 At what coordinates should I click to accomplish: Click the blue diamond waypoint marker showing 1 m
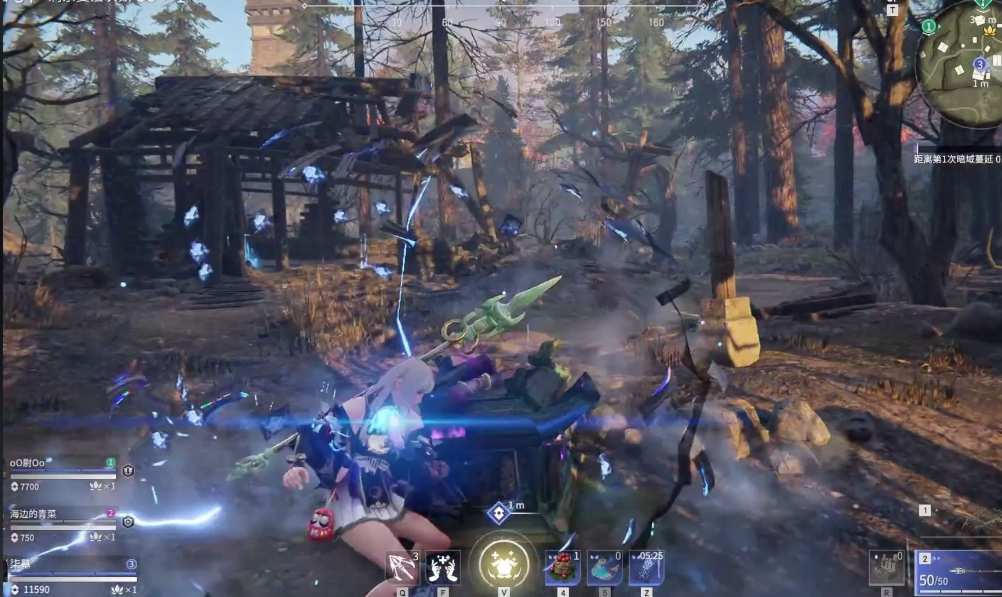click(x=497, y=513)
